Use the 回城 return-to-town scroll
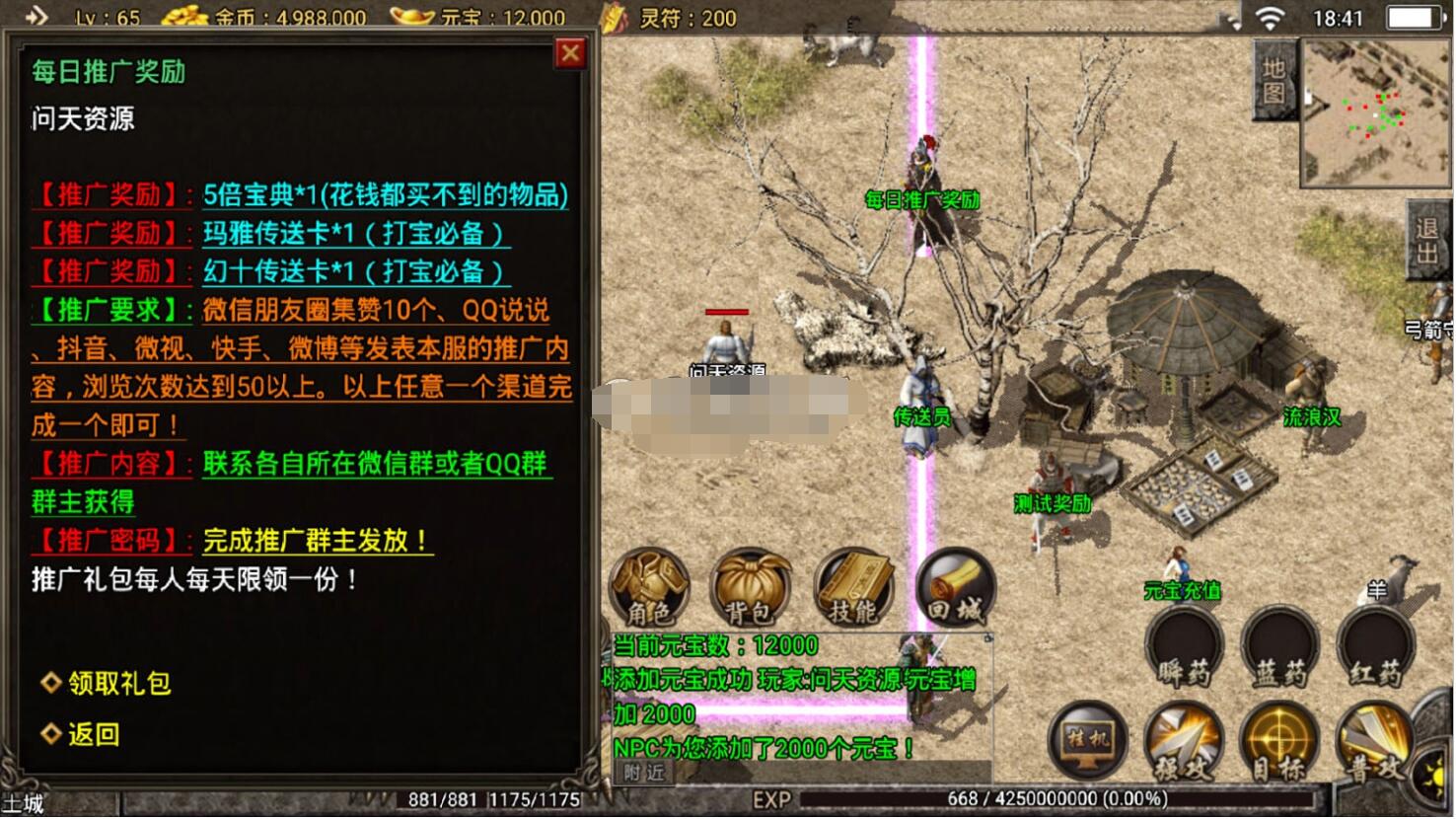The width and height of the screenshot is (1456, 819). tap(955, 587)
